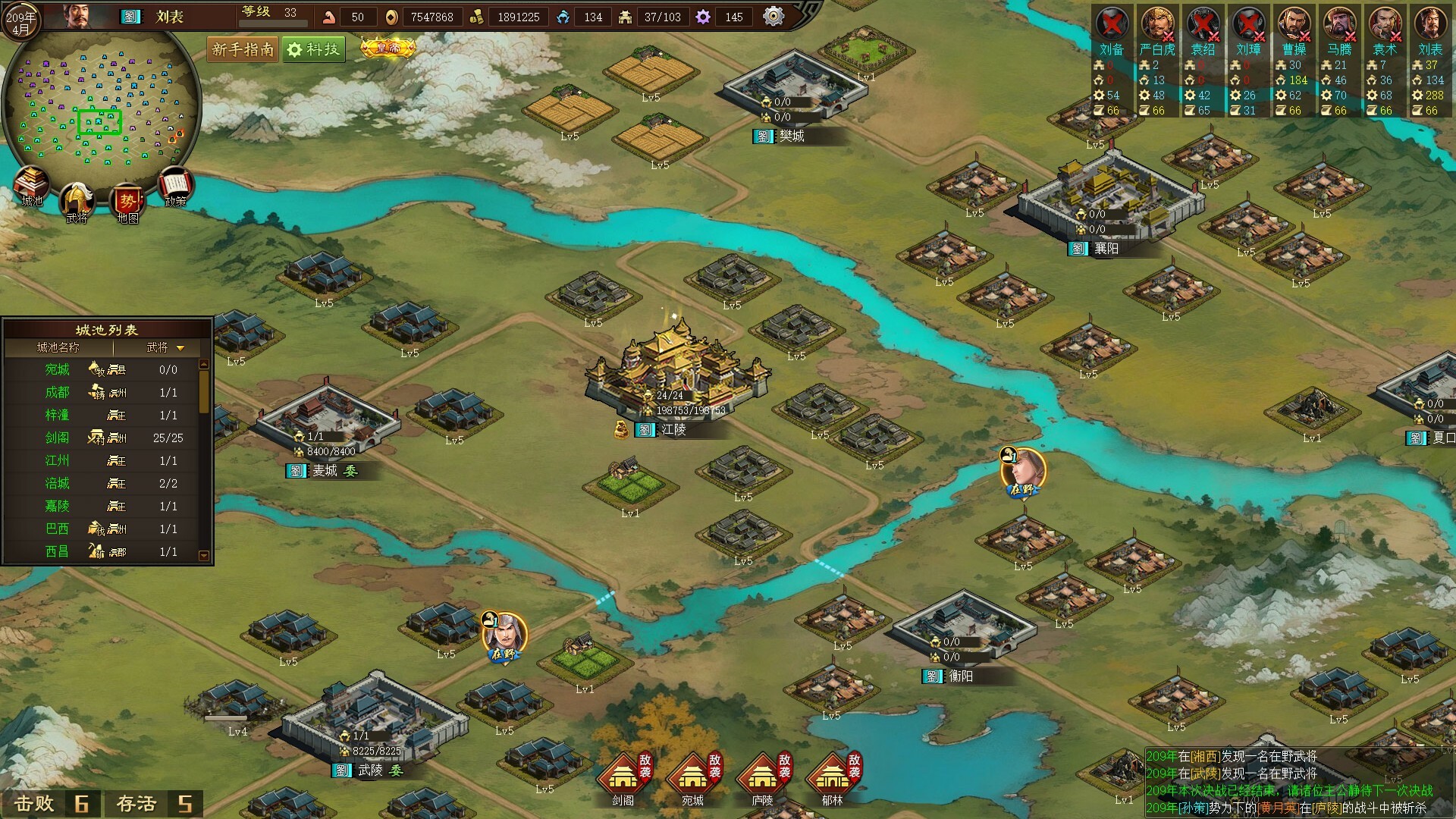Screen dimensions: 1456x819
Task: Open the 武将 generals helmet icon
Action: coord(77,202)
